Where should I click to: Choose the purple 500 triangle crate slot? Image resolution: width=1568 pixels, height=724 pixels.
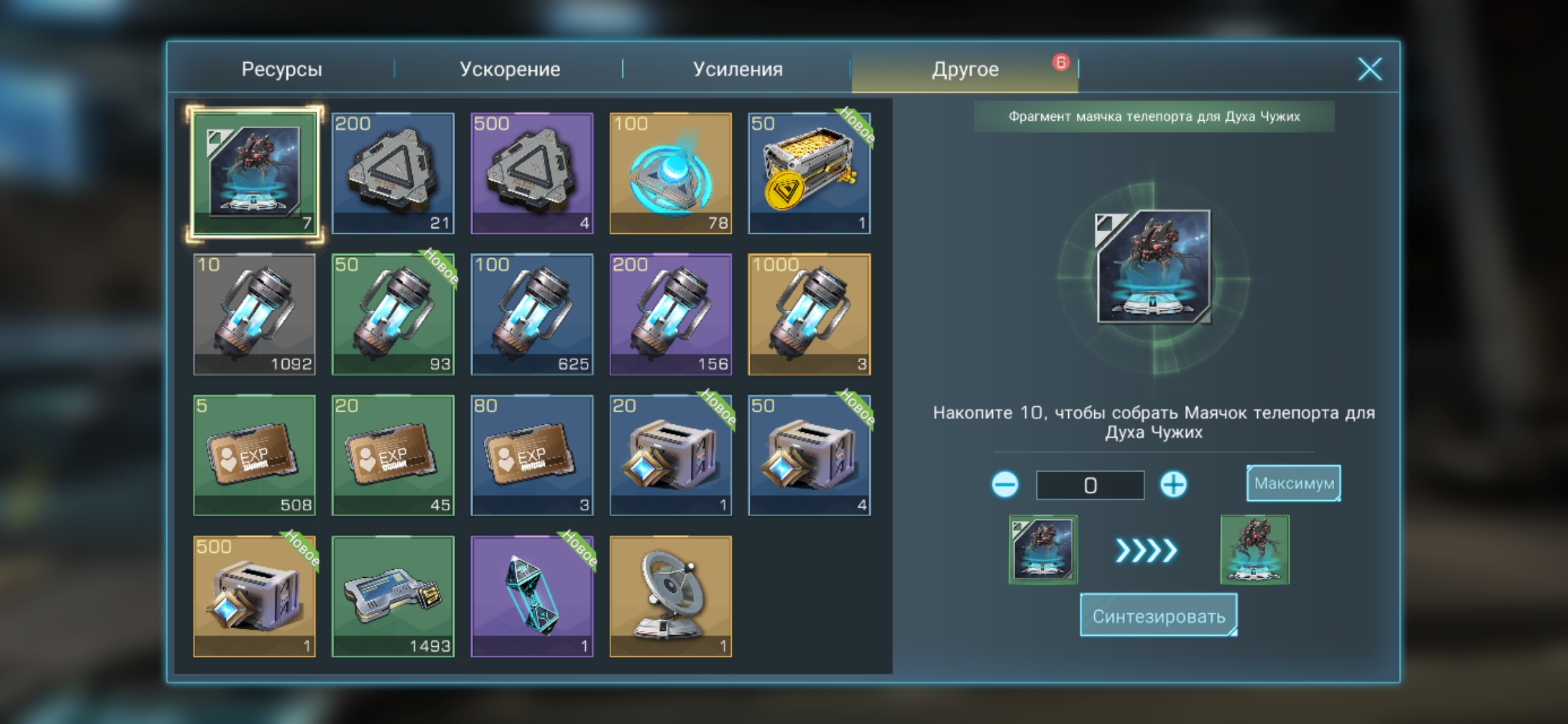(x=532, y=174)
